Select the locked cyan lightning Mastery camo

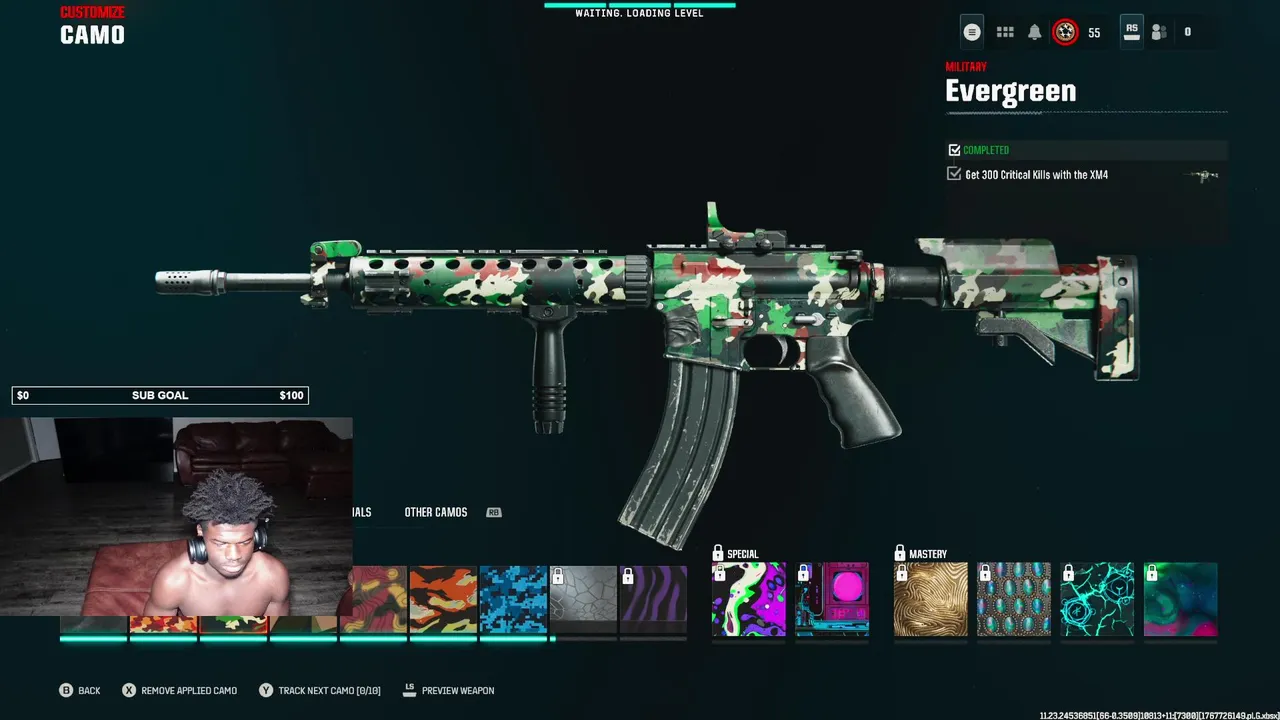1097,600
